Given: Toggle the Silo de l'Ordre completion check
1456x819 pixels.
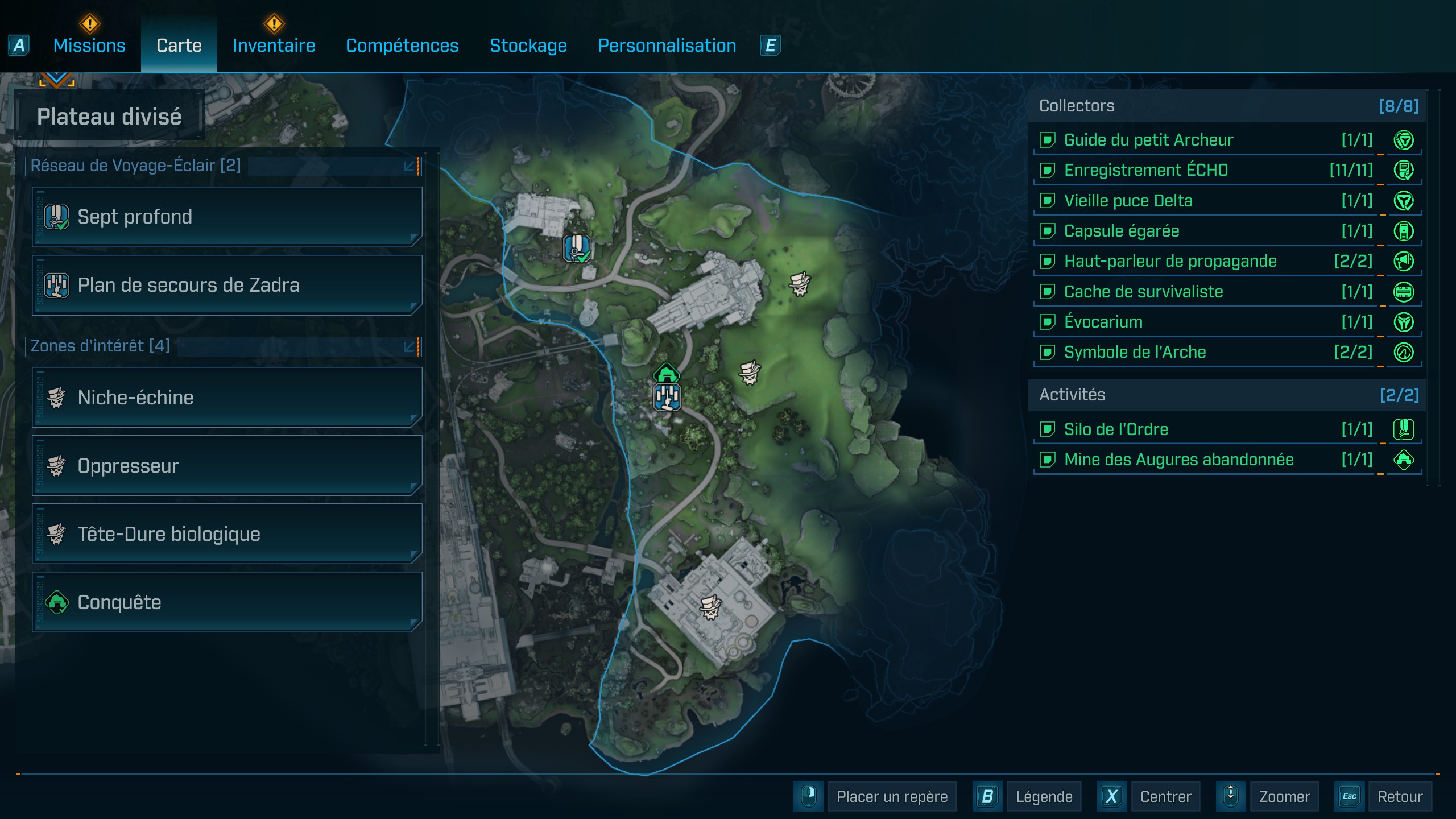Looking at the screenshot, I should point(1048,429).
